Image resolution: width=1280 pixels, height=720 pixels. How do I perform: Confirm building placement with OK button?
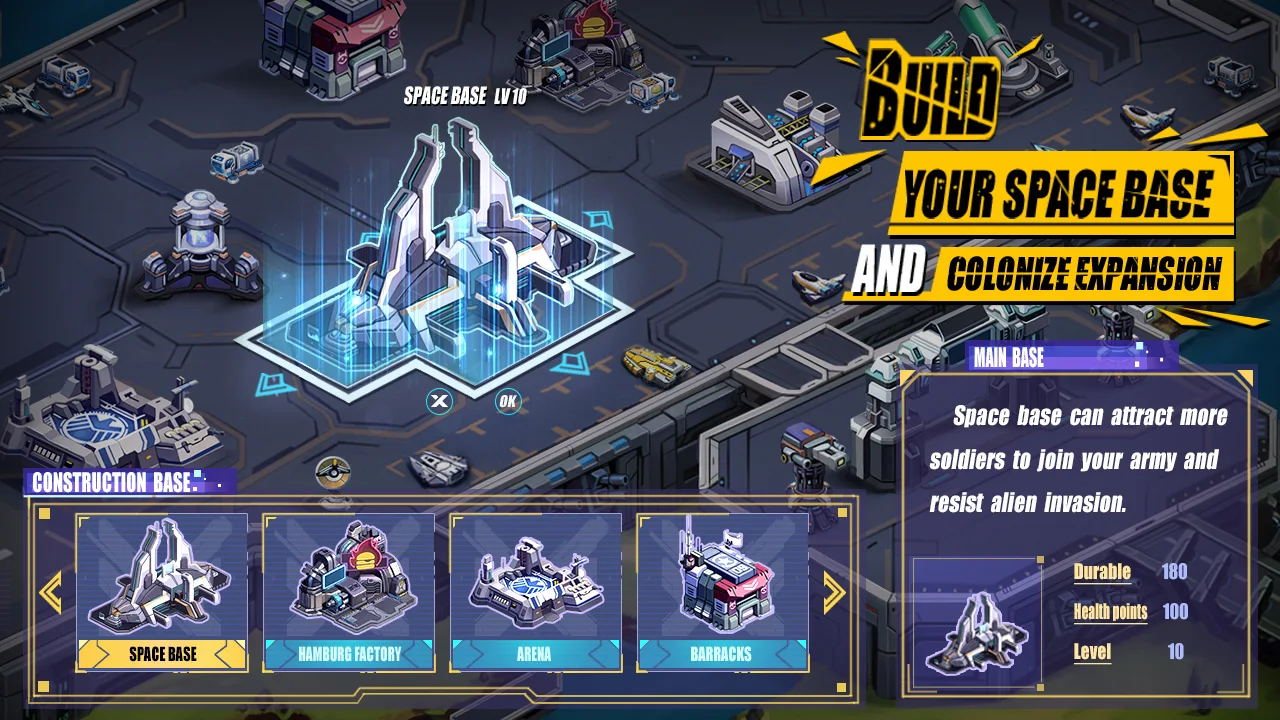[506, 399]
